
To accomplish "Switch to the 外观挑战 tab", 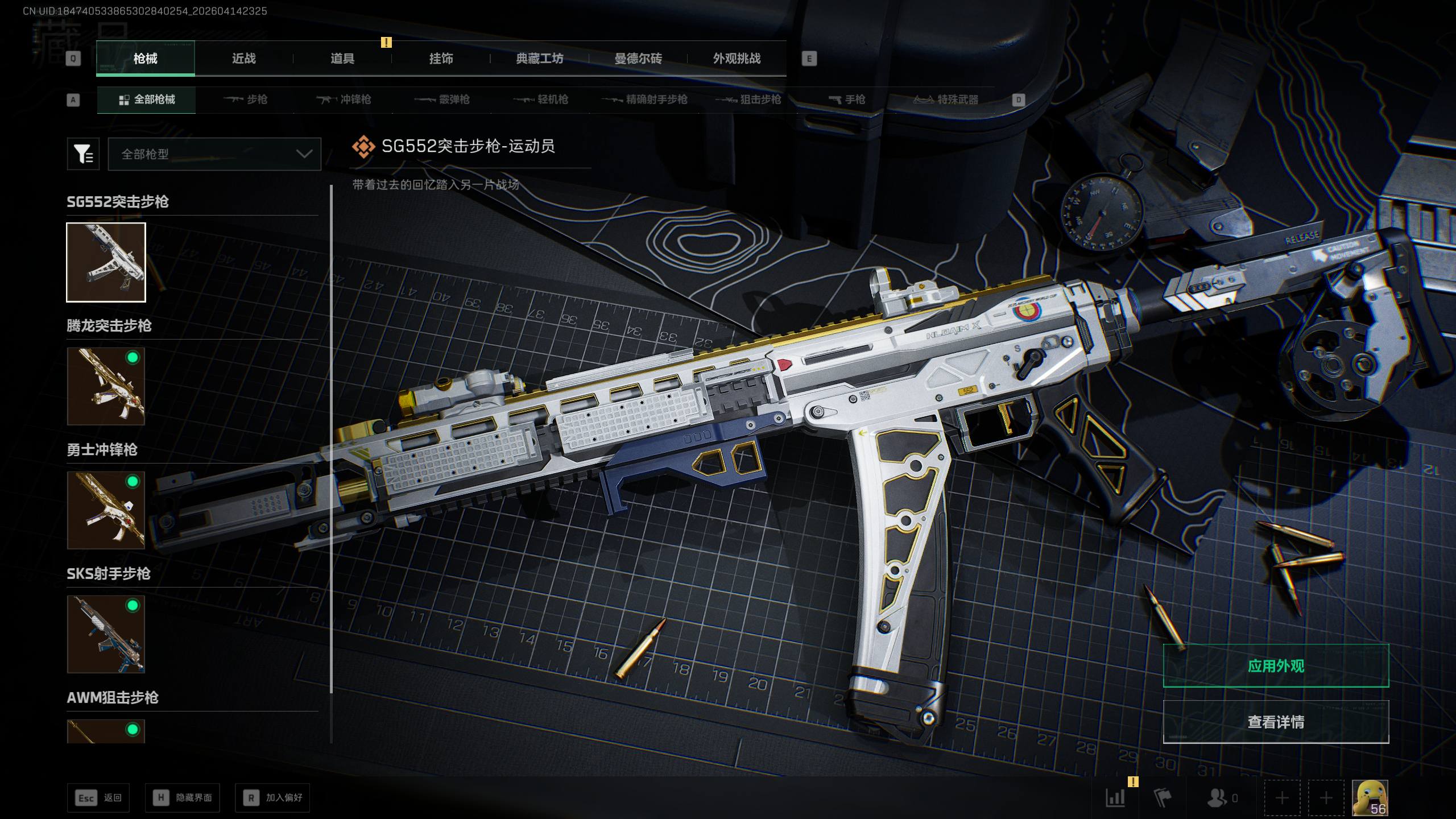I will [x=737, y=59].
